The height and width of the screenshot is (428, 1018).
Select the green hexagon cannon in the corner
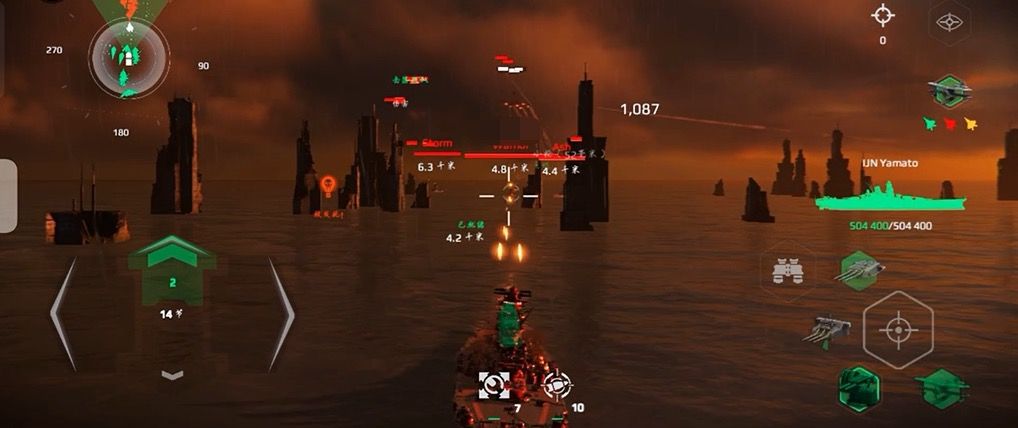941,386
